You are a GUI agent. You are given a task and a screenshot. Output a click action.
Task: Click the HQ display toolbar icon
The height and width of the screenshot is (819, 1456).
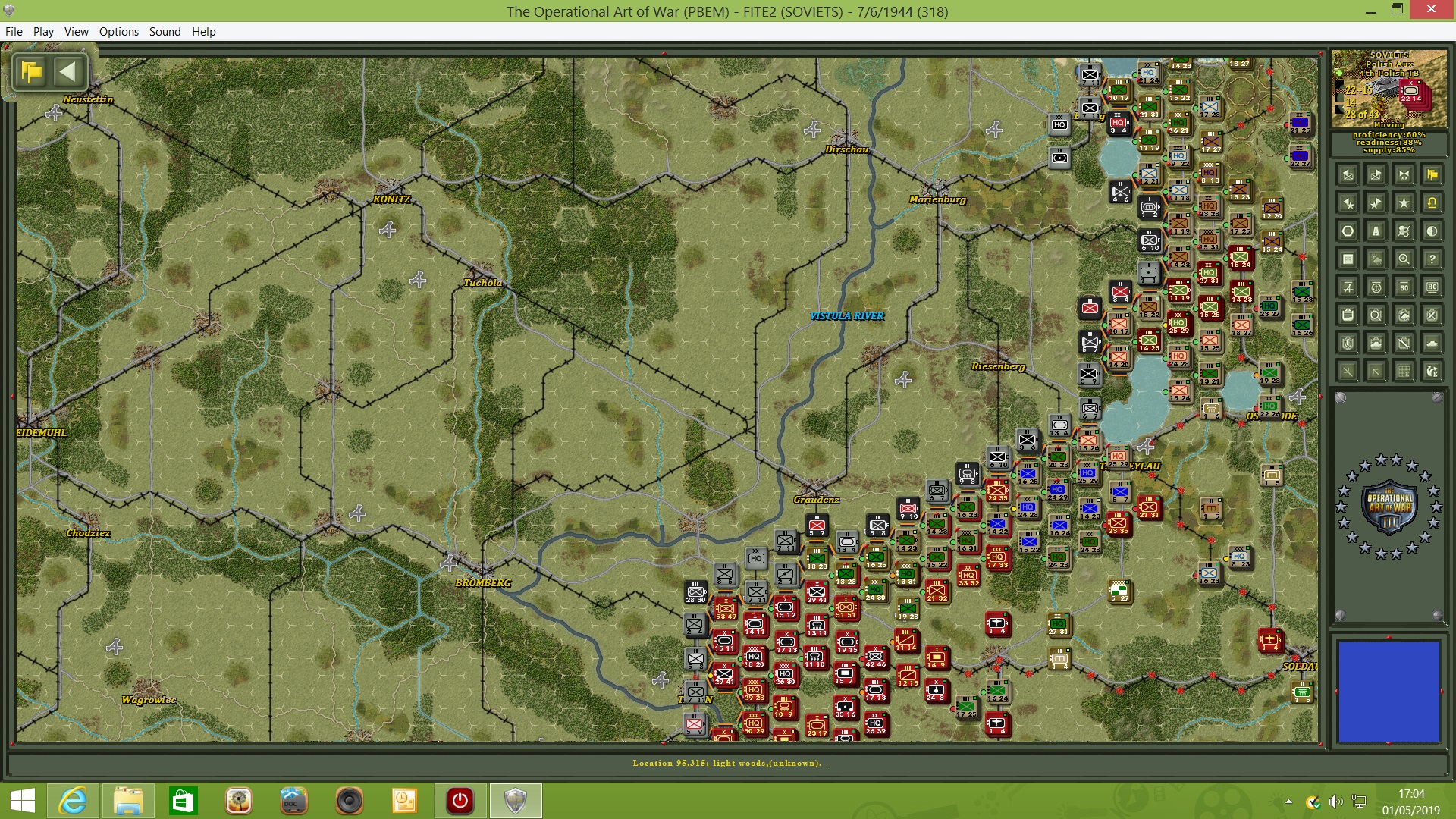pos(1432,287)
